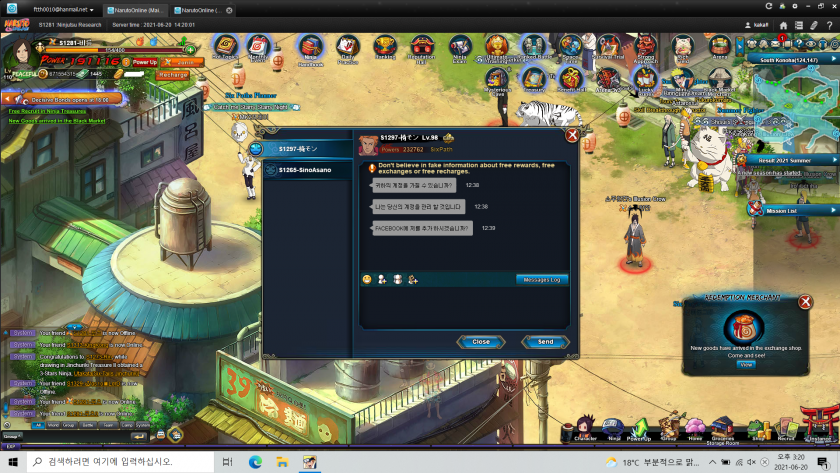
Task: Open the Messages Log
Action: pyautogui.click(x=542, y=279)
